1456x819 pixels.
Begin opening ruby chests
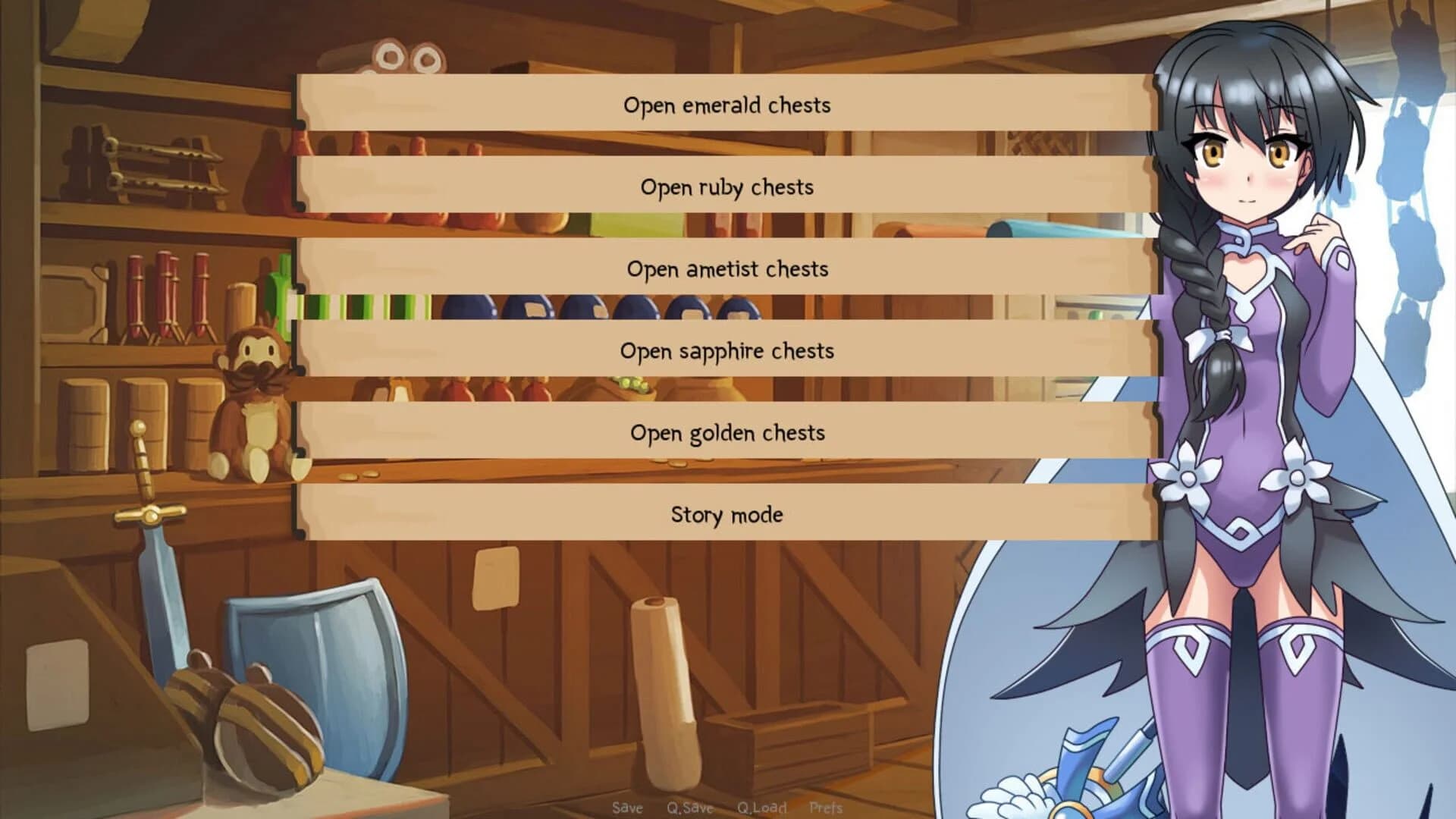click(x=726, y=187)
